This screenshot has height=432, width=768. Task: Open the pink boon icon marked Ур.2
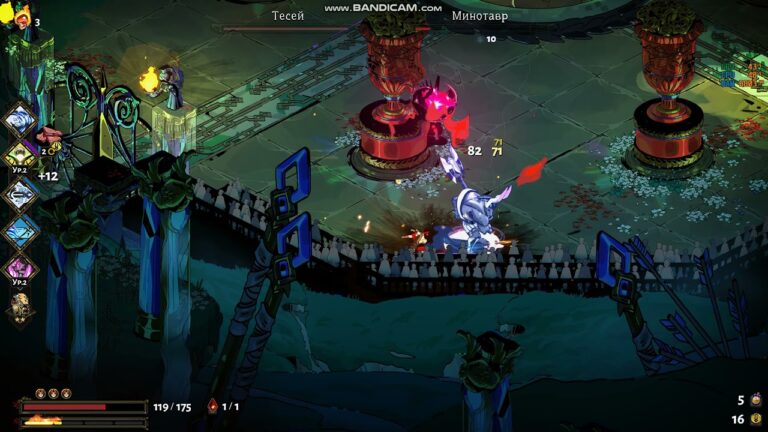20,268
